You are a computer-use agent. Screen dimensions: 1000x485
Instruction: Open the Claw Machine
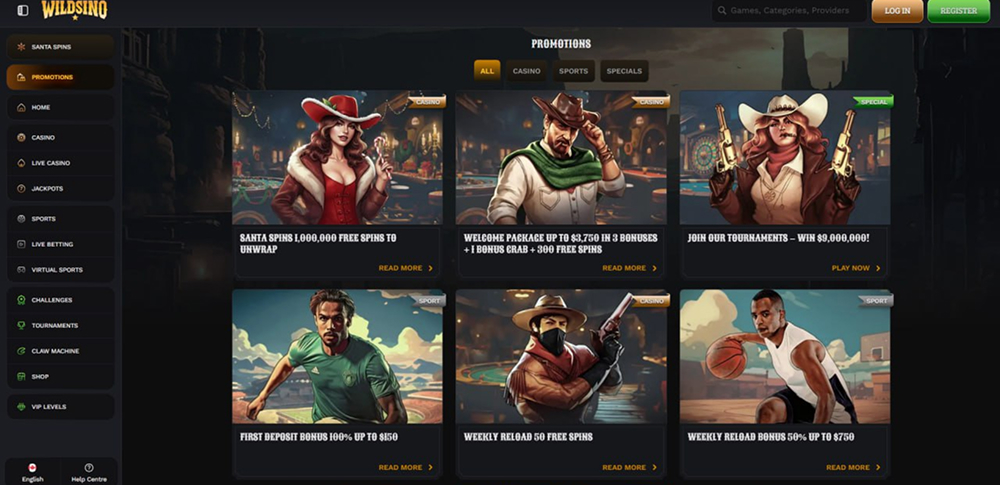59,351
